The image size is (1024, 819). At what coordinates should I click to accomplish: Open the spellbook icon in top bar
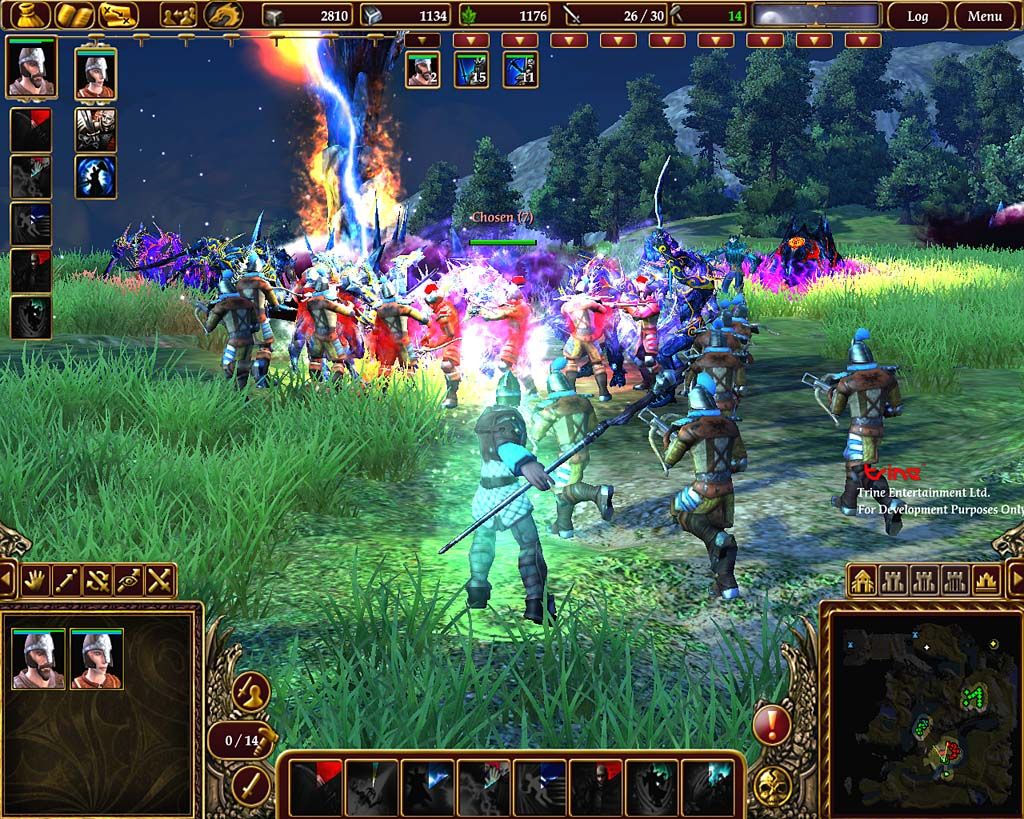[x=73, y=15]
